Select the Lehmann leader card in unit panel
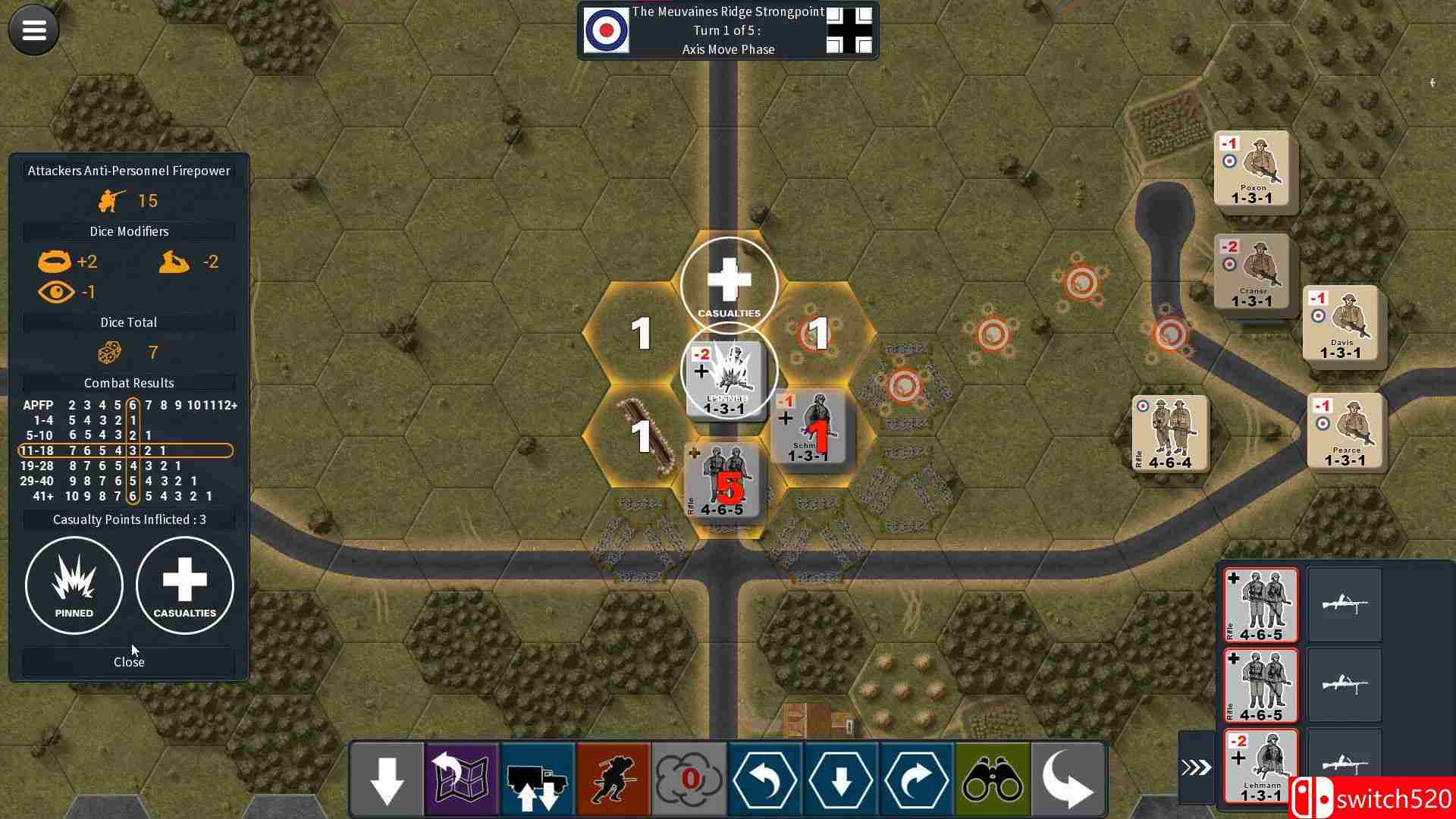 [x=1260, y=766]
